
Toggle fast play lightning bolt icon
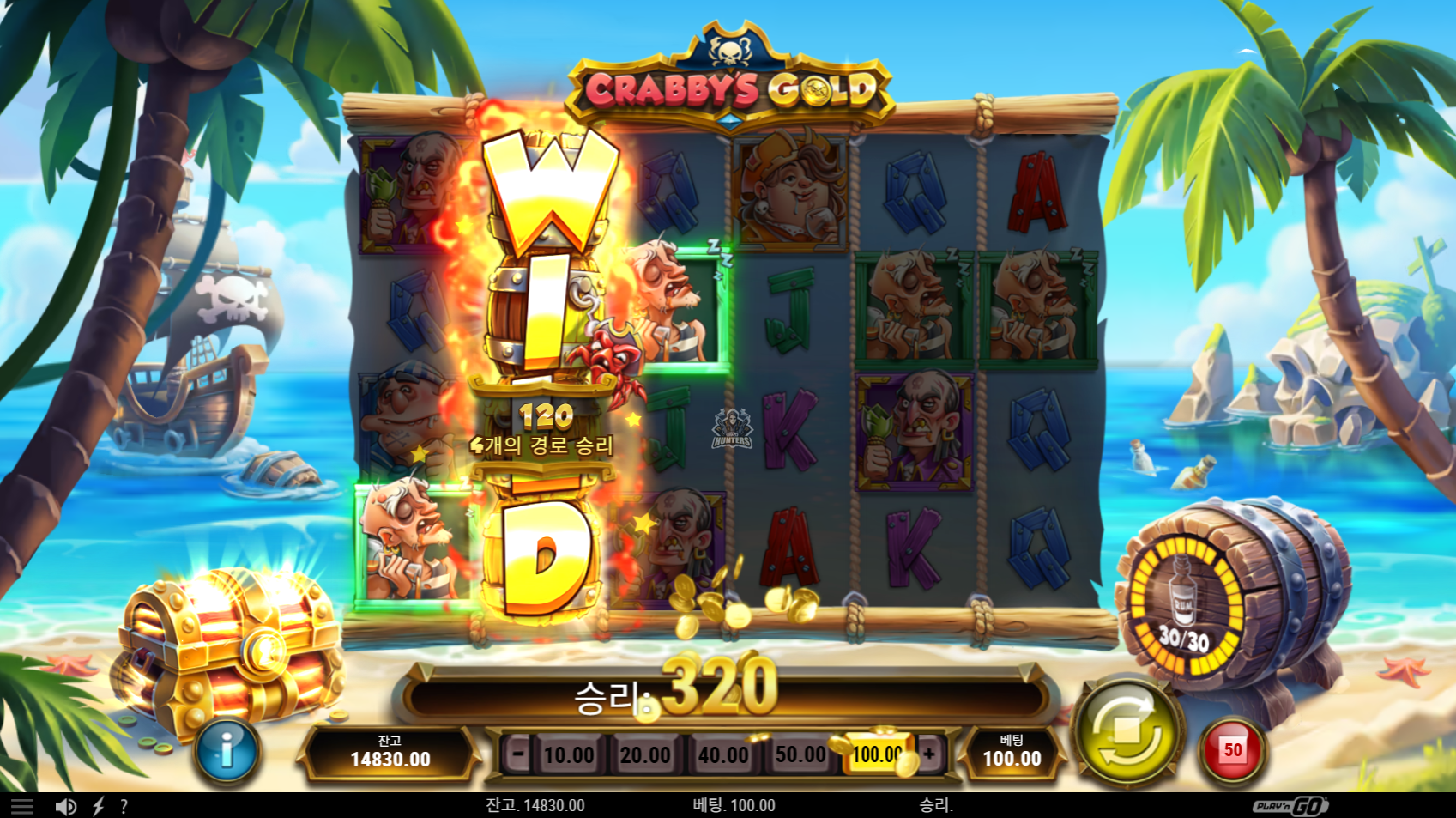pos(98,806)
